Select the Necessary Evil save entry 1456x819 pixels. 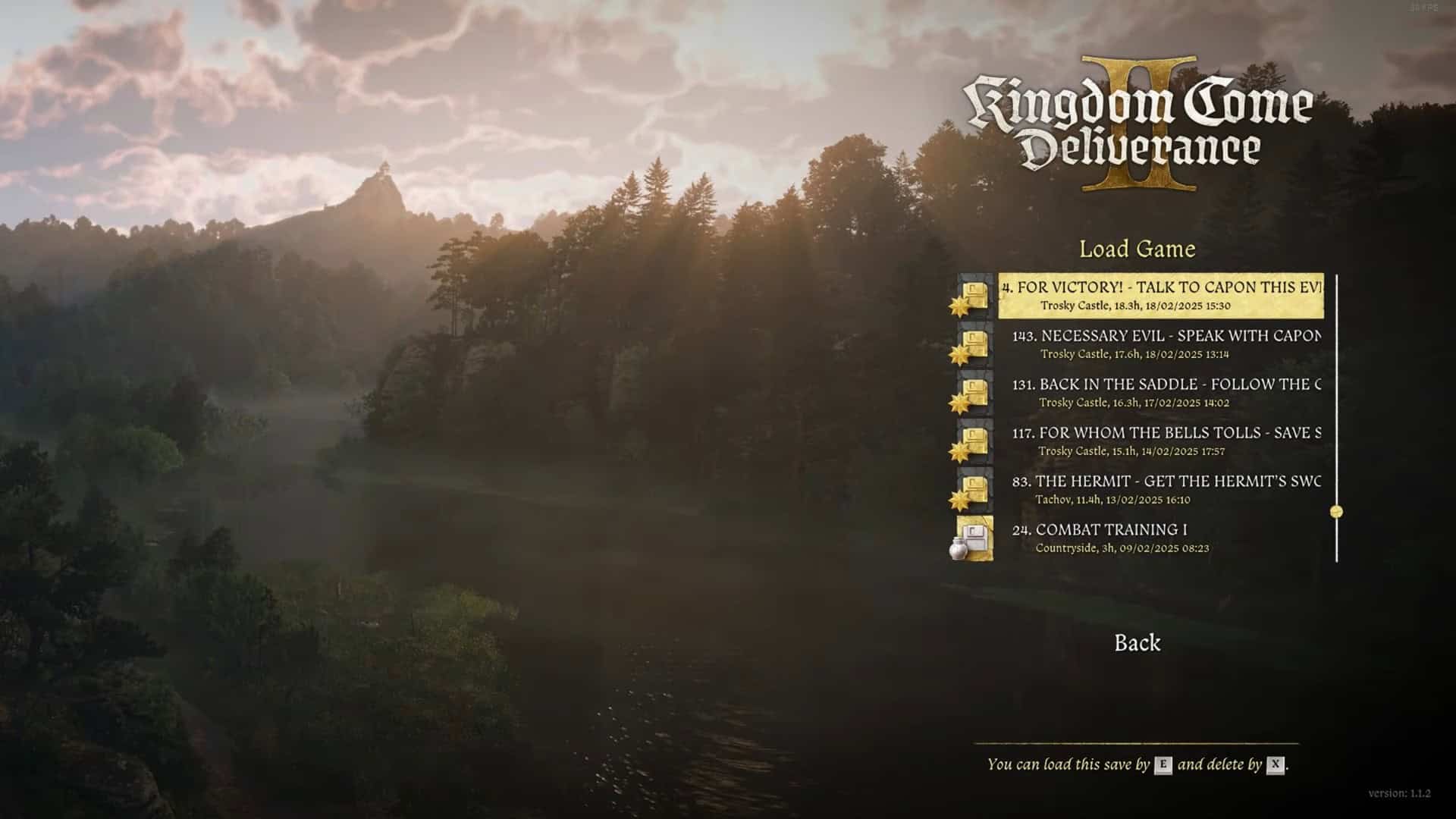1165,344
